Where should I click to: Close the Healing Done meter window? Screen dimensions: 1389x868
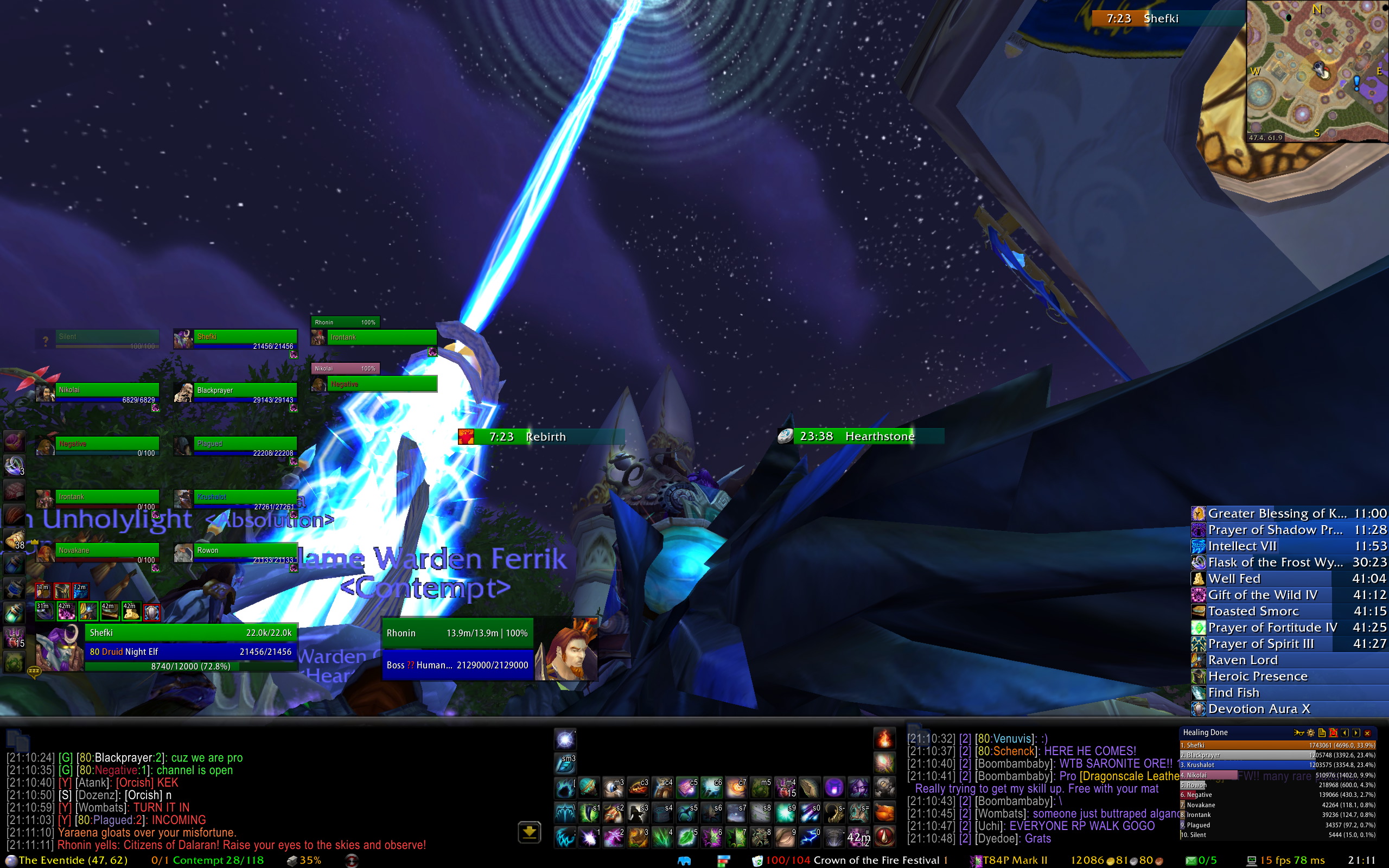1367,732
